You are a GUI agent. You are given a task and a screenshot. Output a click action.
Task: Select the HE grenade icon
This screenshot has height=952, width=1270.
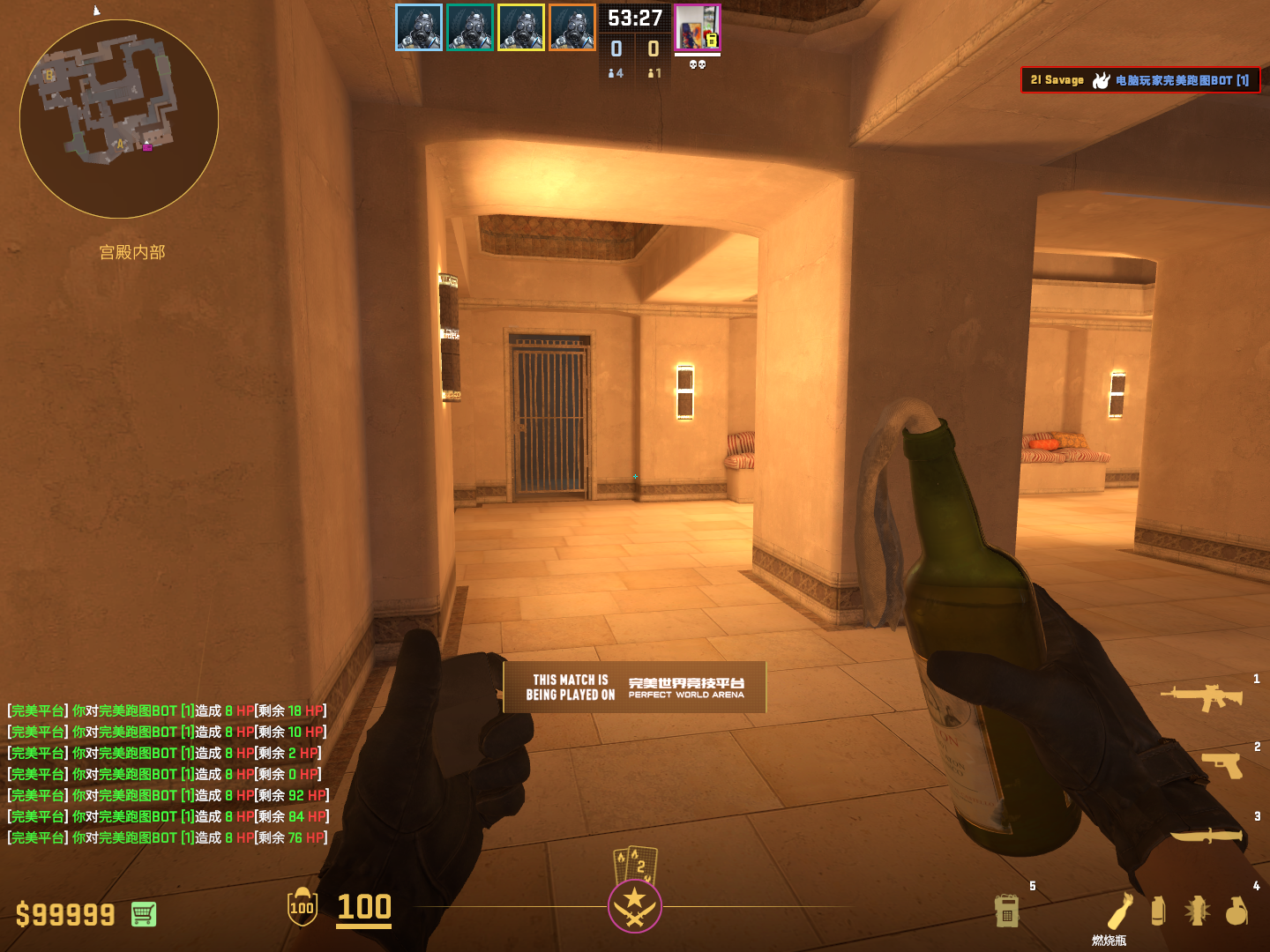coord(1236,911)
